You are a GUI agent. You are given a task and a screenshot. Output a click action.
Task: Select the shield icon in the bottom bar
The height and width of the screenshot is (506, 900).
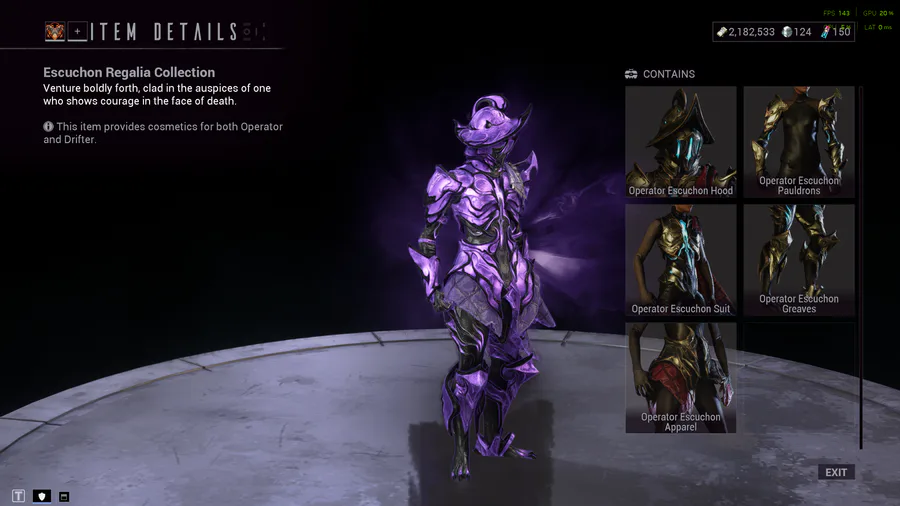click(x=42, y=496)
